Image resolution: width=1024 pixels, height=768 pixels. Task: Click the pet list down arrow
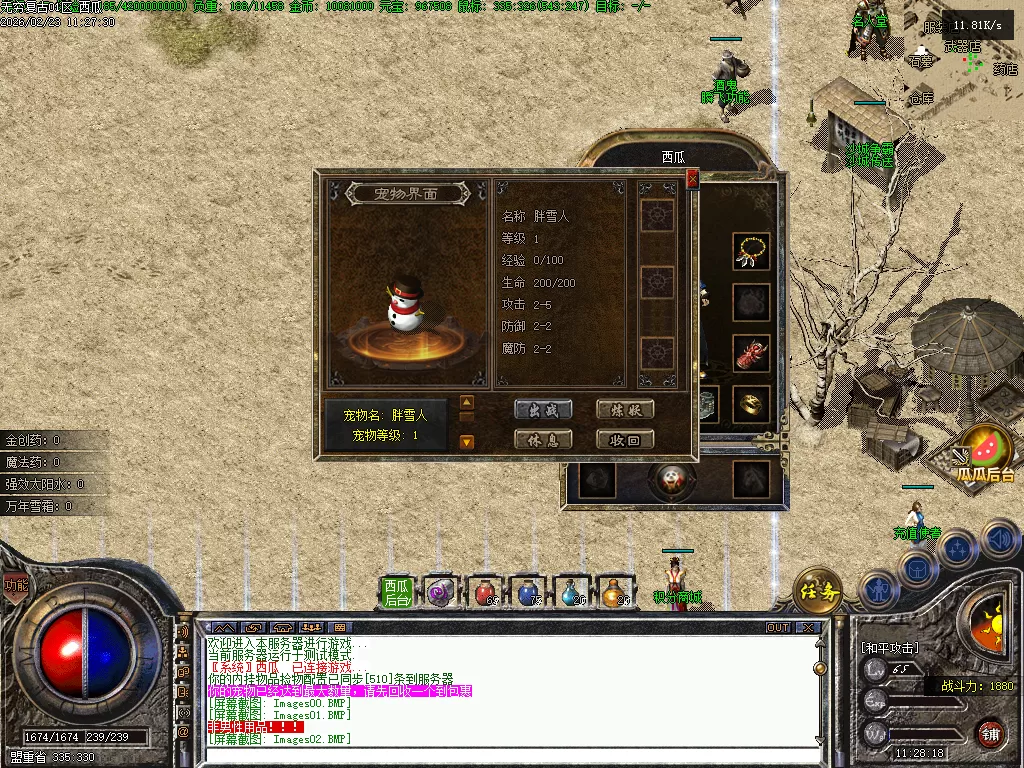click(466, 441)
